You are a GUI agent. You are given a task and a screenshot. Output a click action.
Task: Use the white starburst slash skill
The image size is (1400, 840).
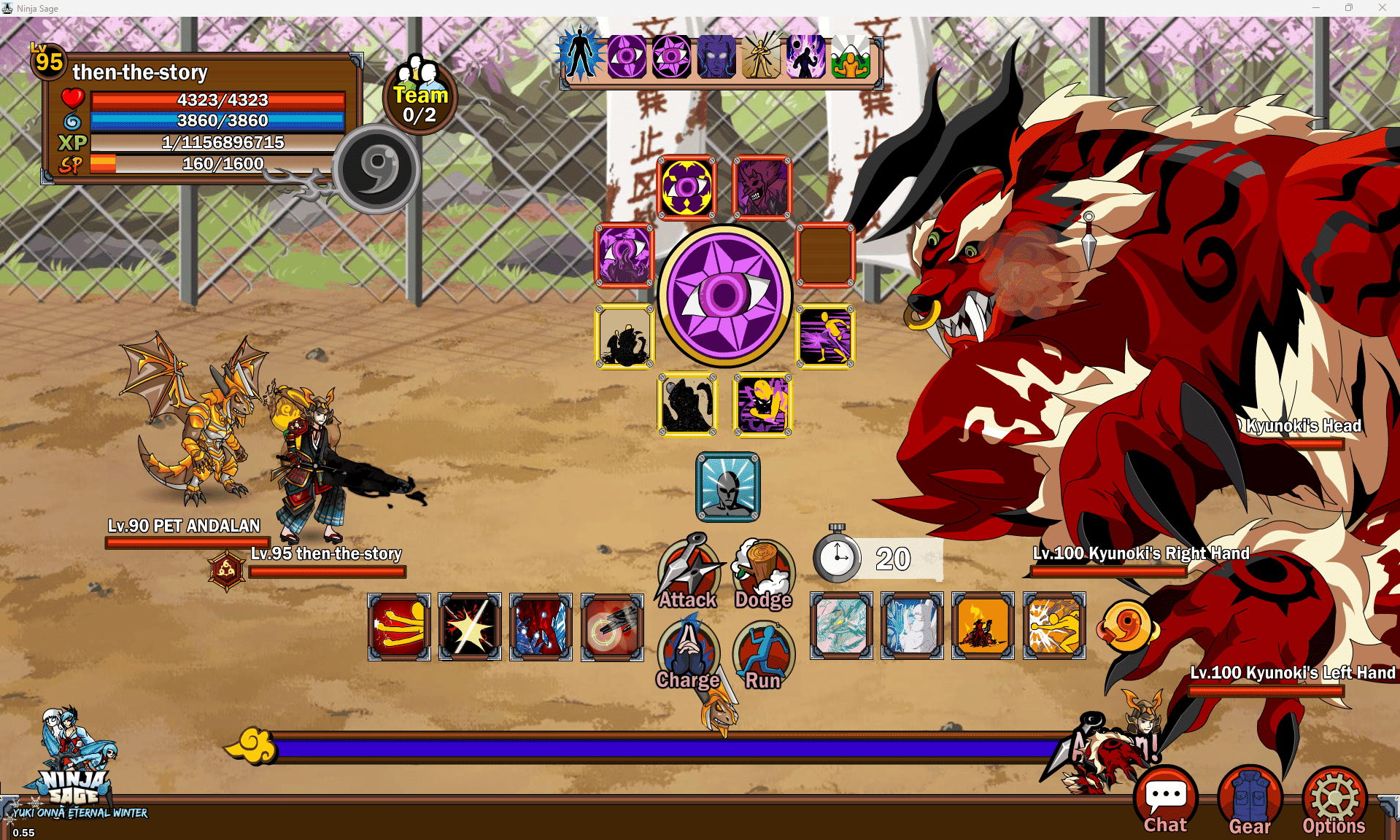[470, 626]
